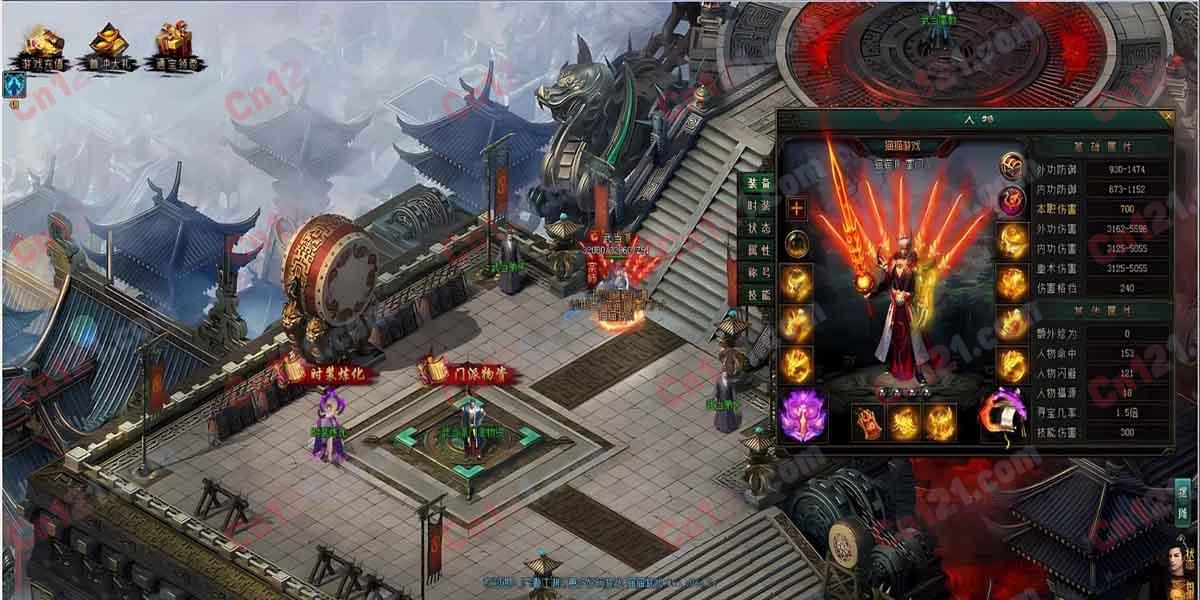1200x600 pixels.
Task: Select the red glove equipment slot
Action: (867, 421)
